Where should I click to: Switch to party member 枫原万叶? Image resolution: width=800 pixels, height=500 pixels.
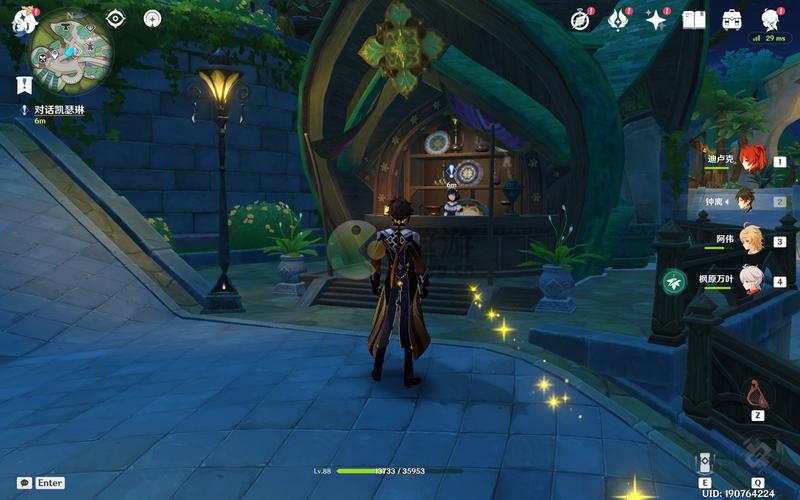[x=751, y=281]
